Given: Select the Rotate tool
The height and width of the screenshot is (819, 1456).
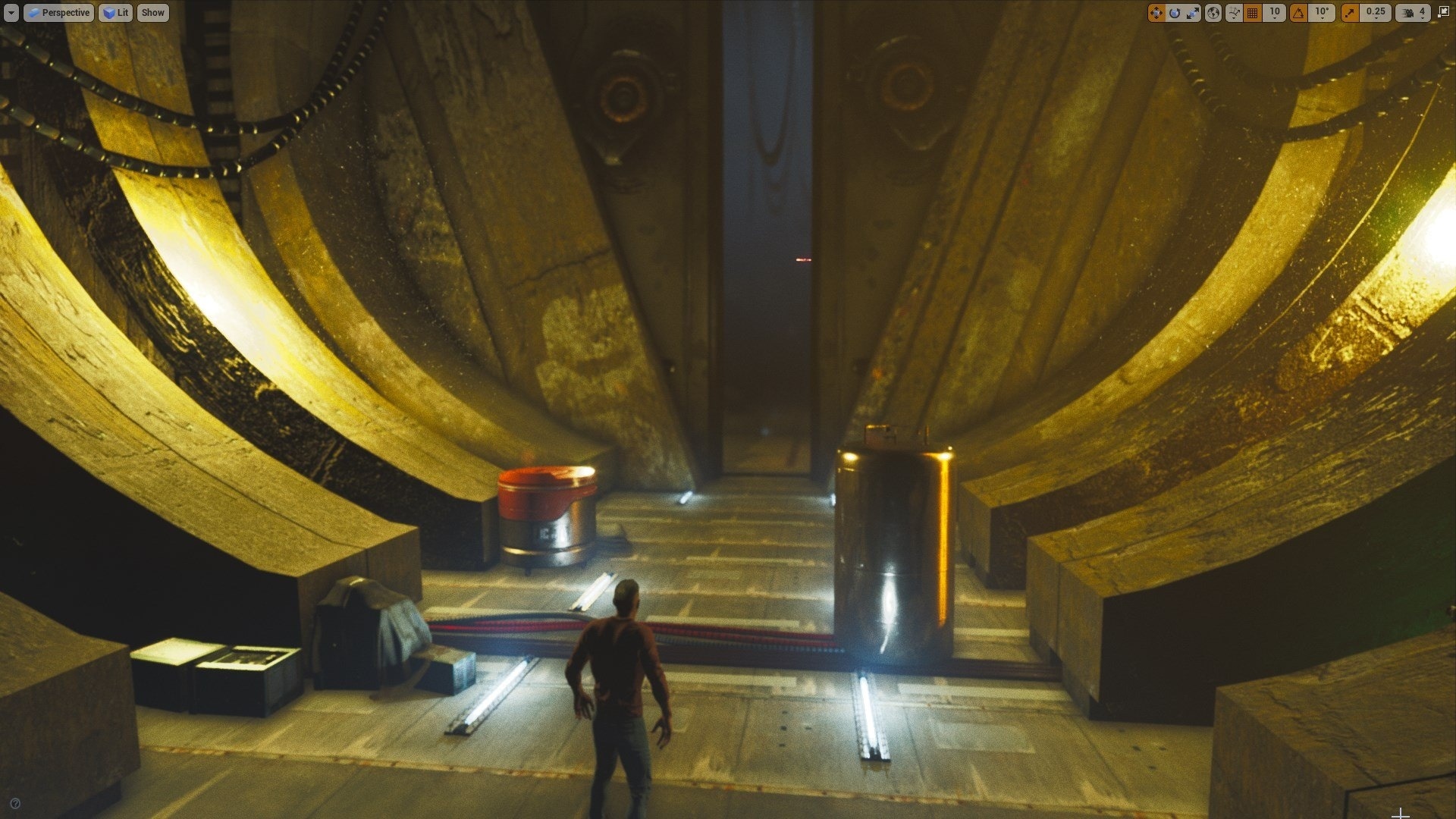Looking at the screenshot, I should [x=1174, y=12].
